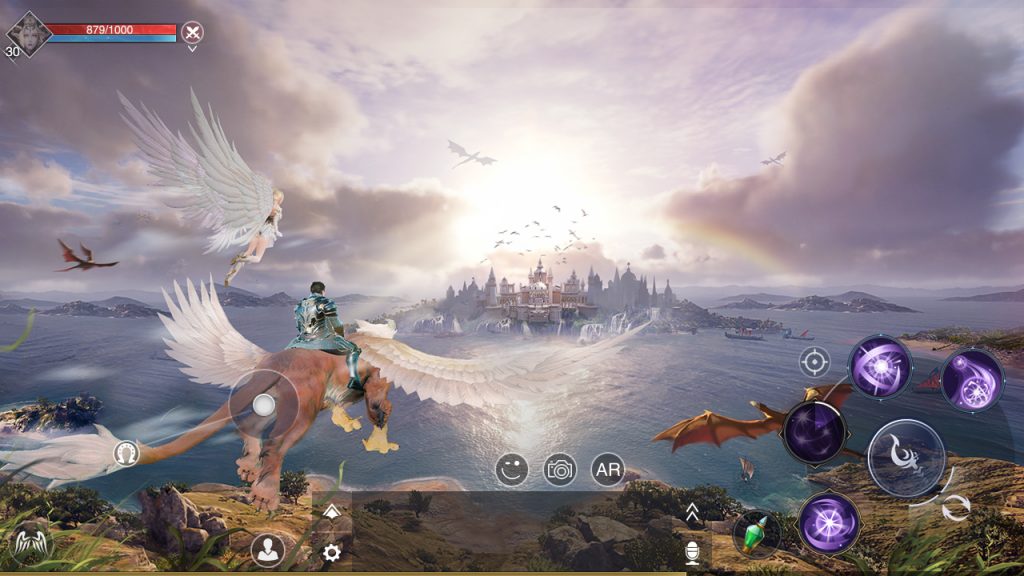Viewport: 1024px width, 576px height.
Task: Toggle the microphone voice chat
Action: [691, 552]
